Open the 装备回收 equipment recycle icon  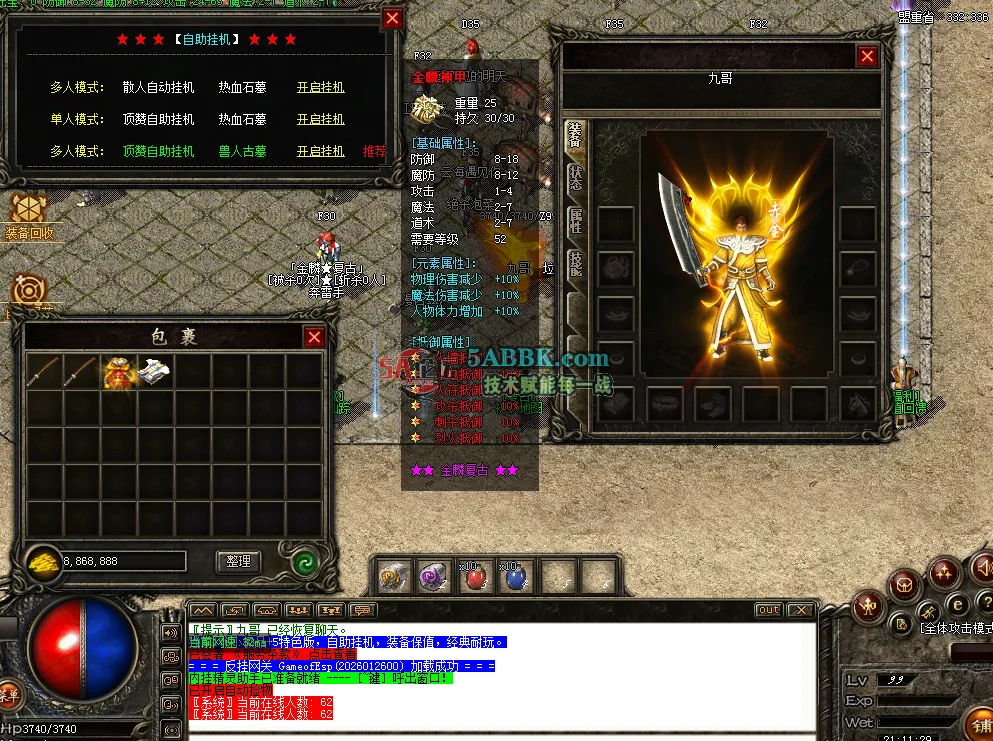(28, 213)
